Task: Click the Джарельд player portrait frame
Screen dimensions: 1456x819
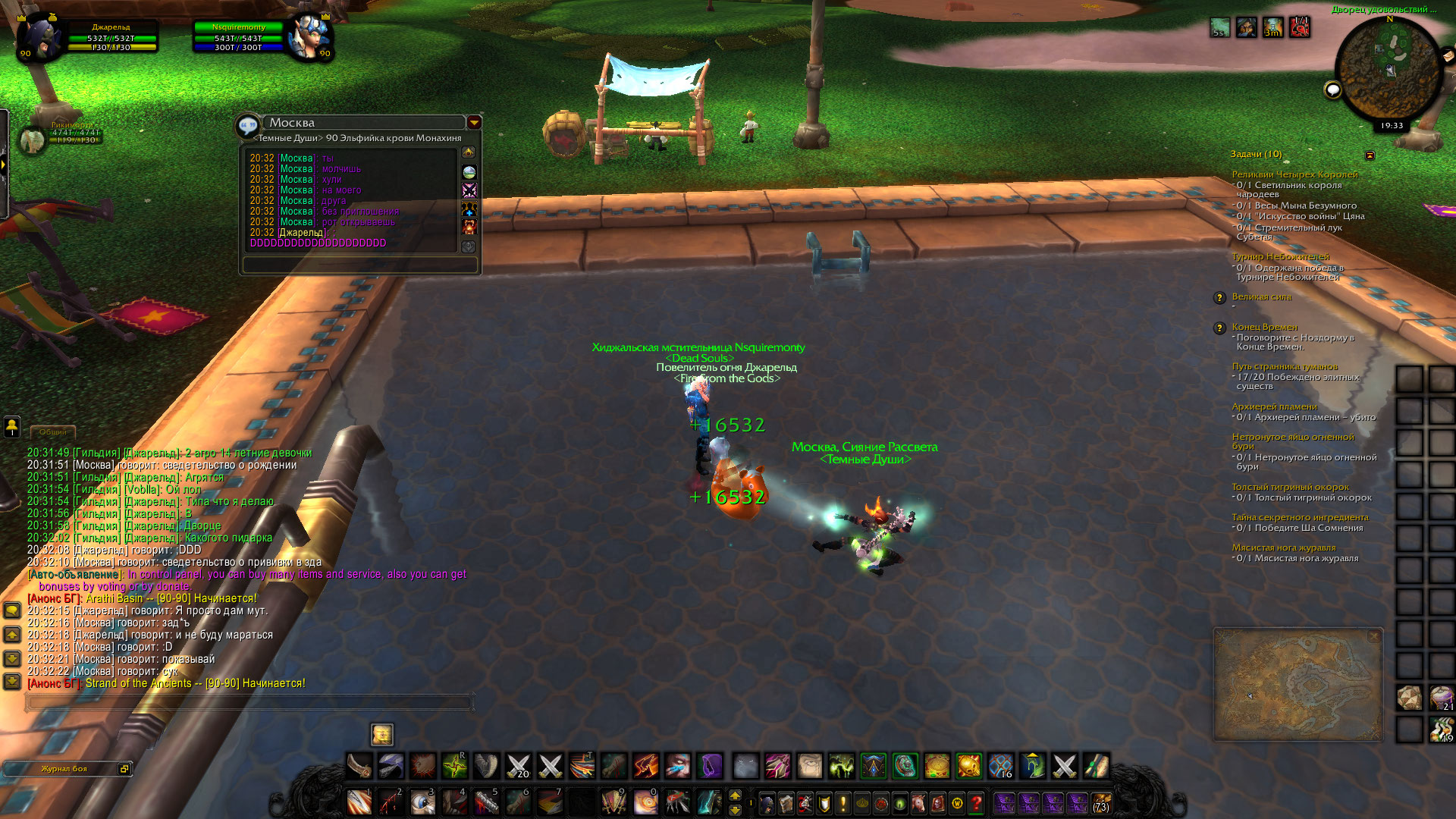Action: (x=38, y=36)
